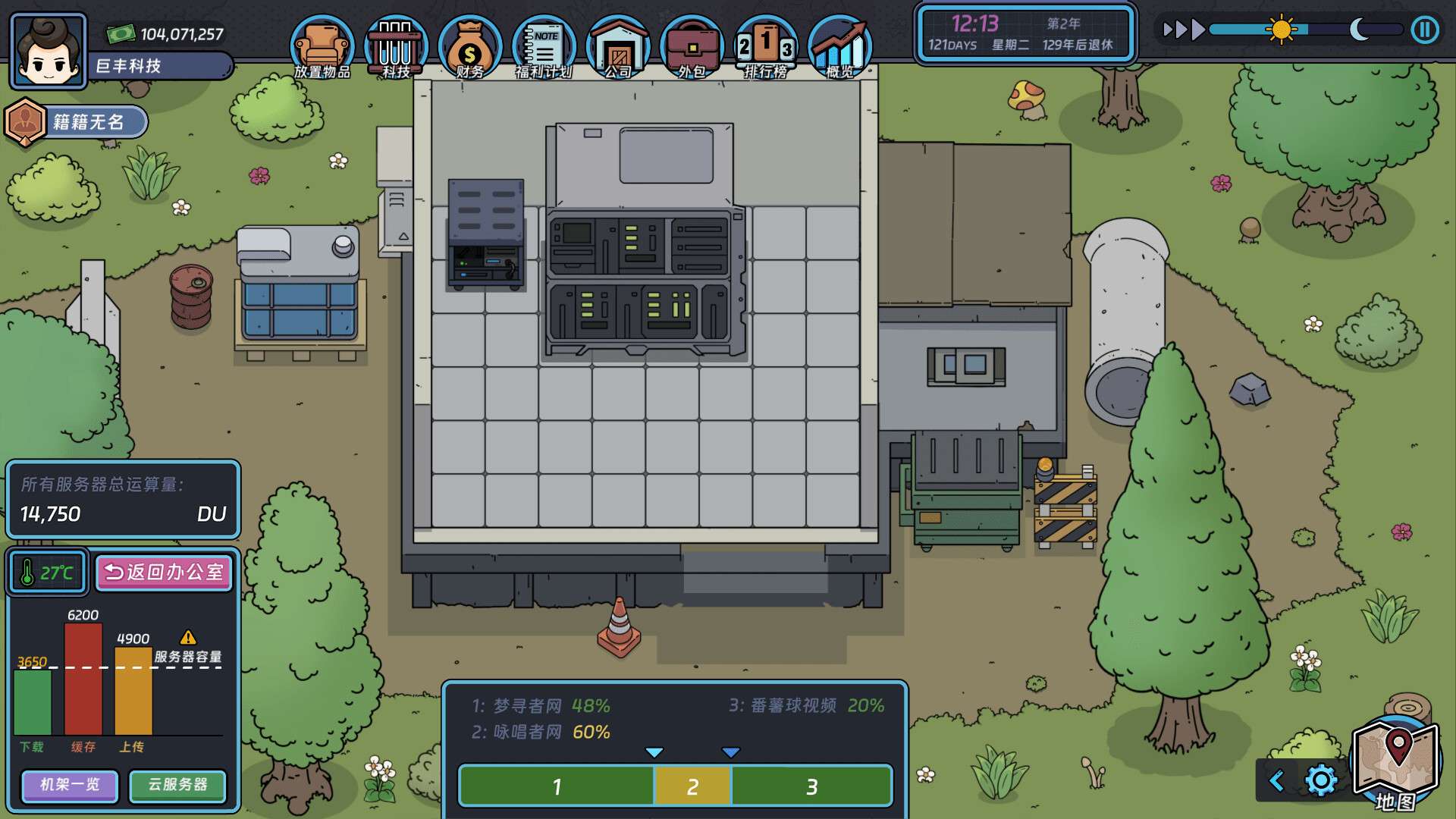Click the blue marker arrow above segment 2
This screenshot has height=819, width=1456.
(x=730, y=753)
